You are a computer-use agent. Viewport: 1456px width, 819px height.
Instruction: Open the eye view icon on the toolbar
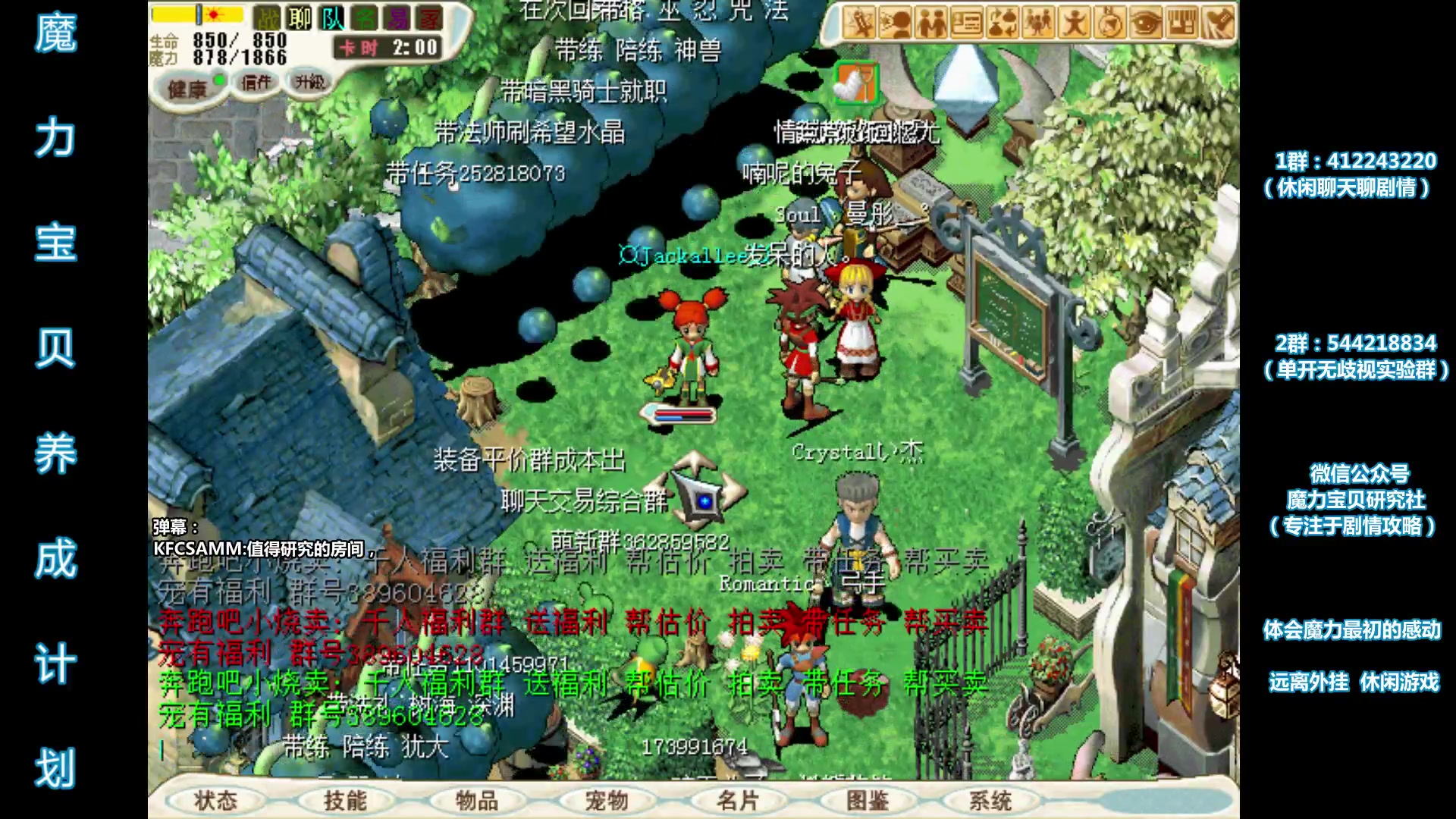click(1145, 21)
